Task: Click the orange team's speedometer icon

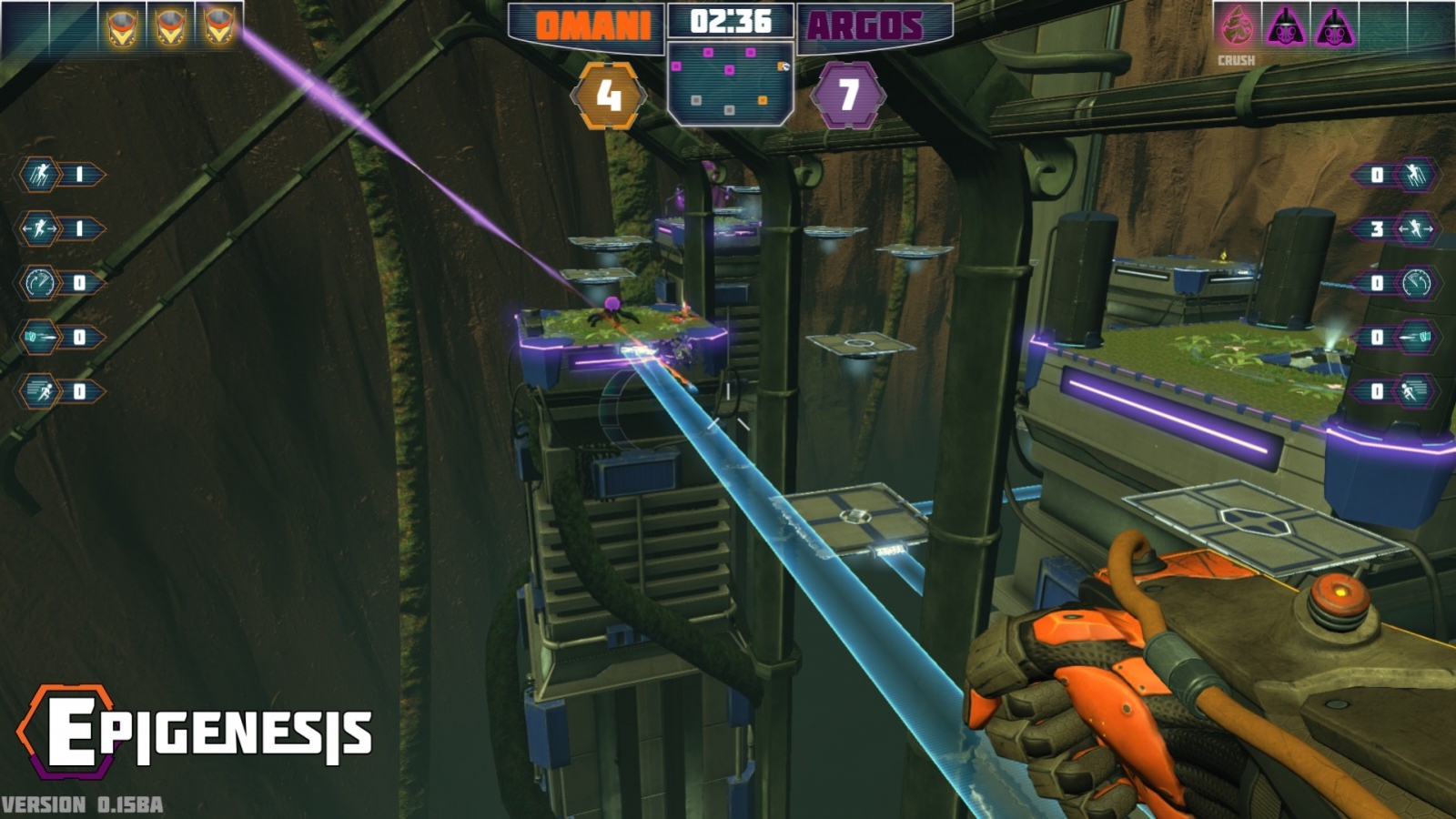Action: (39, 283)
